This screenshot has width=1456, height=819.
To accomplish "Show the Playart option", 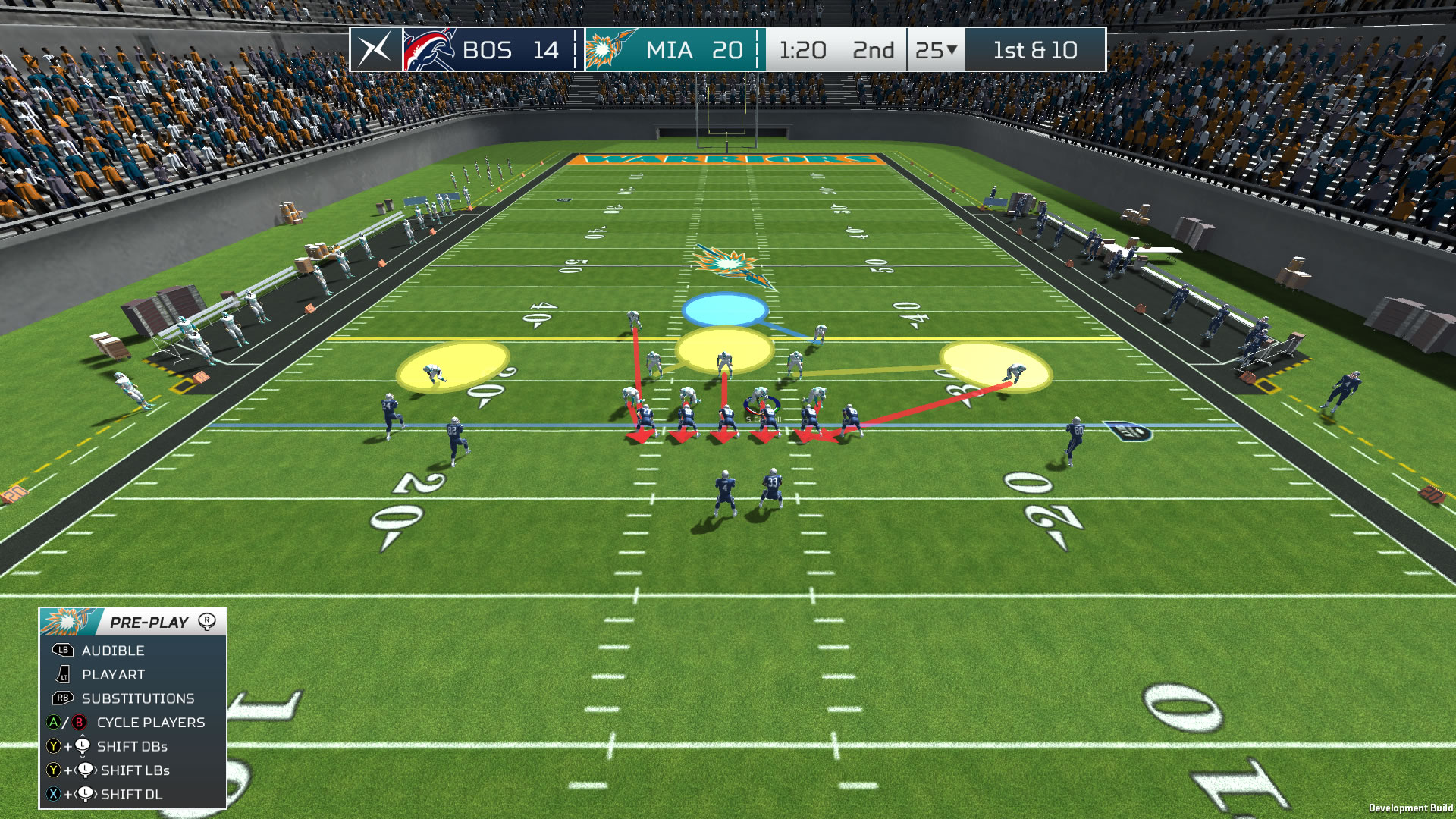I will (113, 675).
